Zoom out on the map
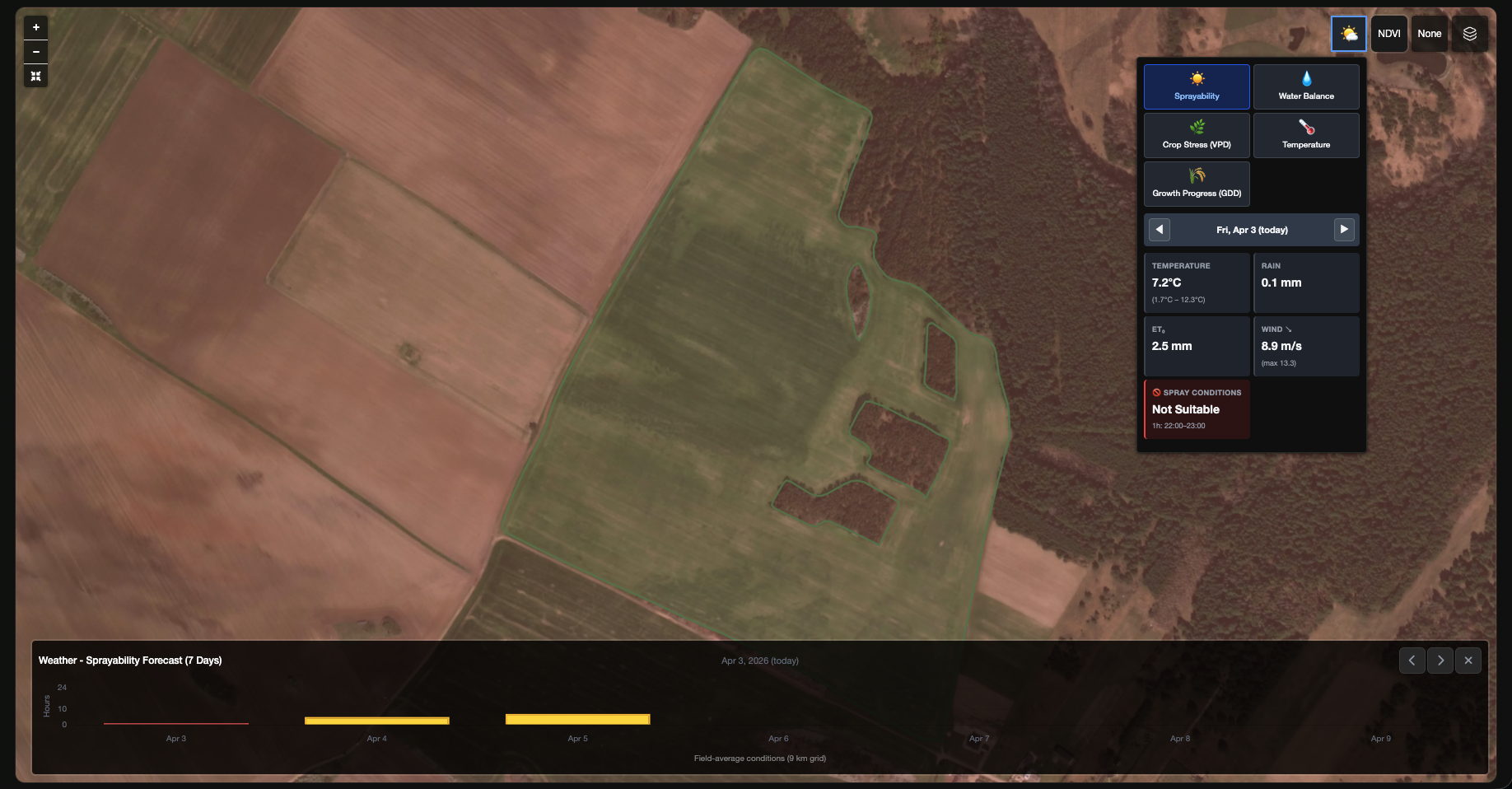 click(x=35, y=51)
